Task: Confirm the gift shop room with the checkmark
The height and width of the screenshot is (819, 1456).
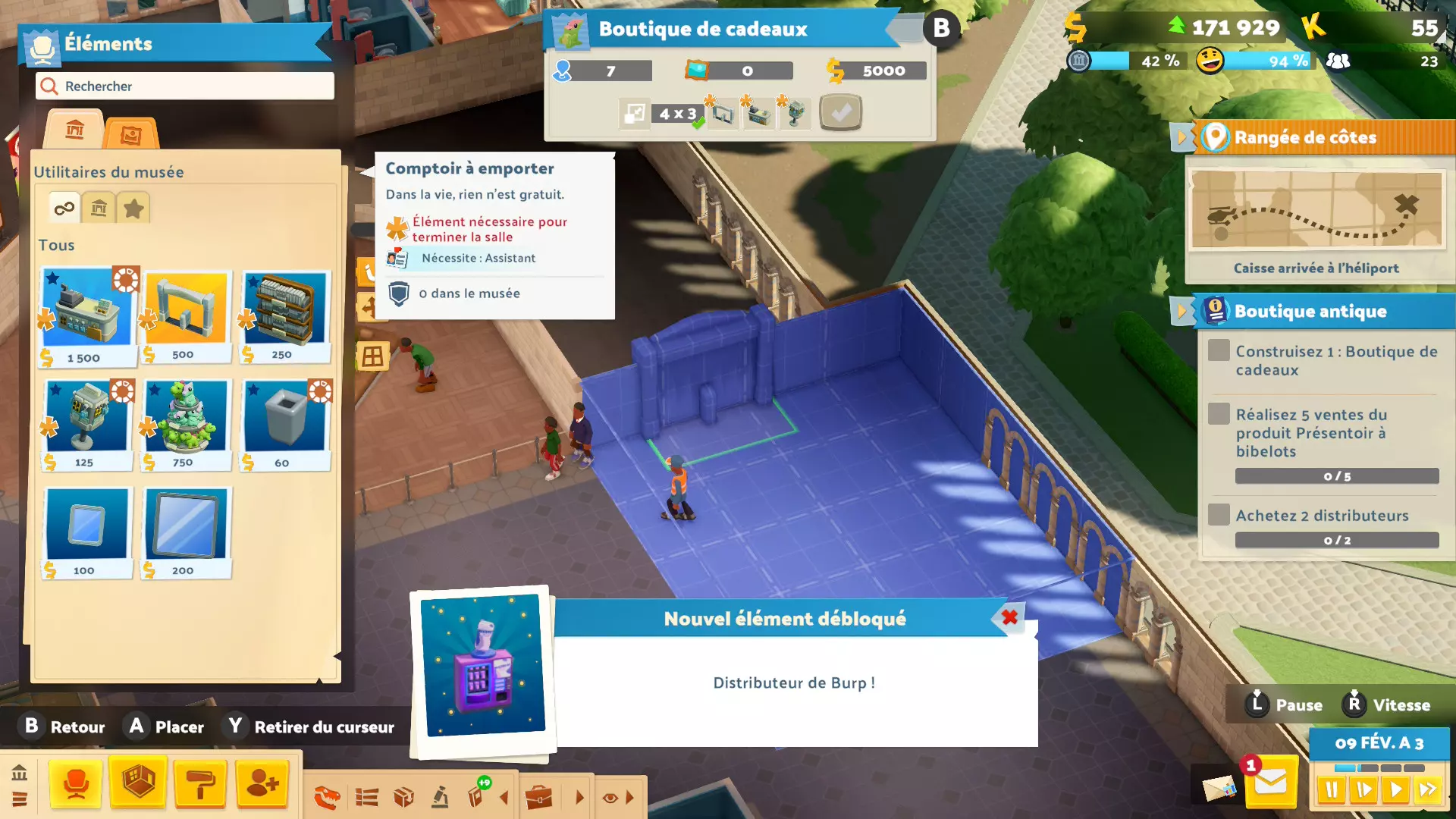Action: pos(840,114)
